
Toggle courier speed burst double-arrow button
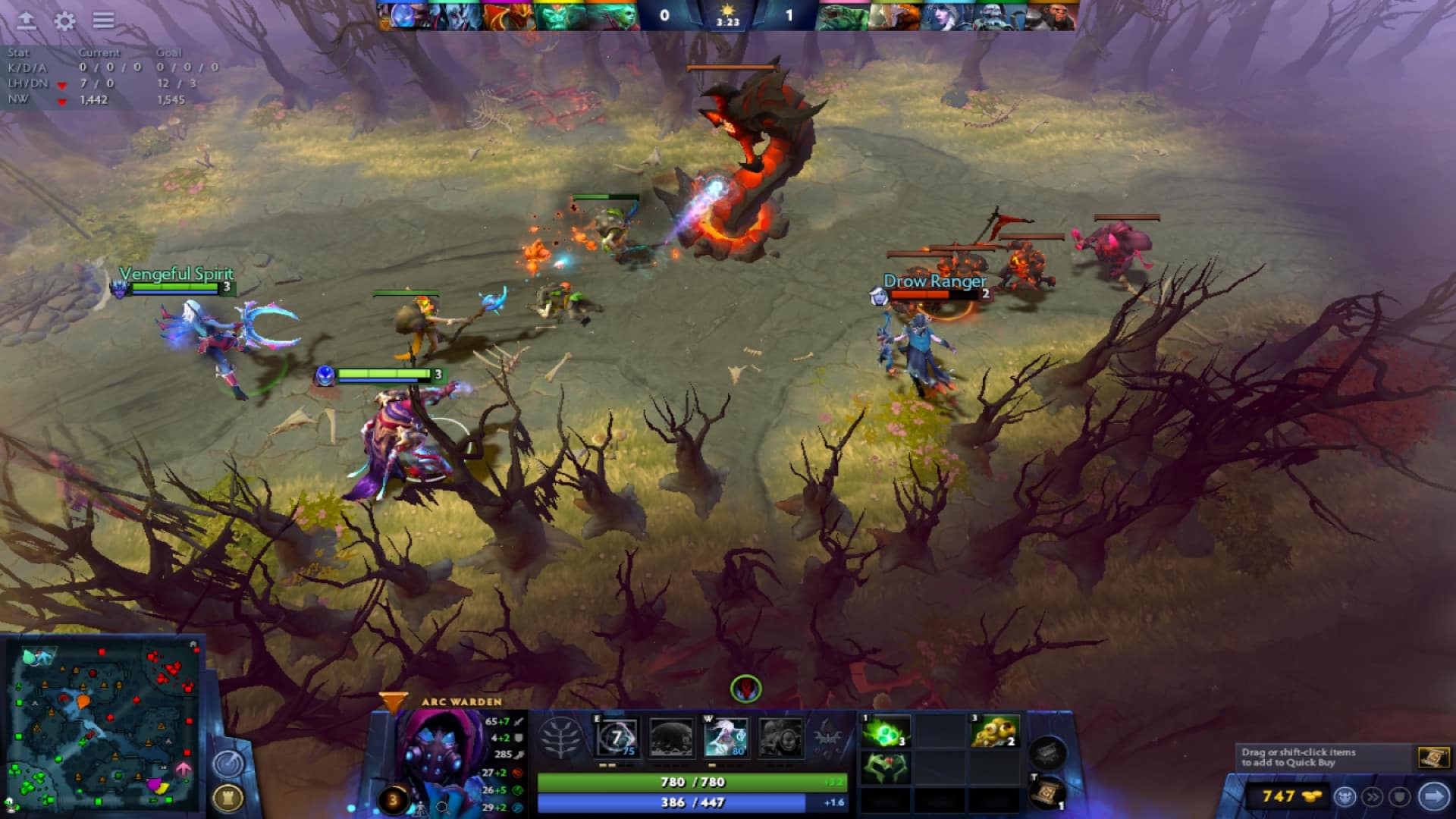coord(1372,797)
